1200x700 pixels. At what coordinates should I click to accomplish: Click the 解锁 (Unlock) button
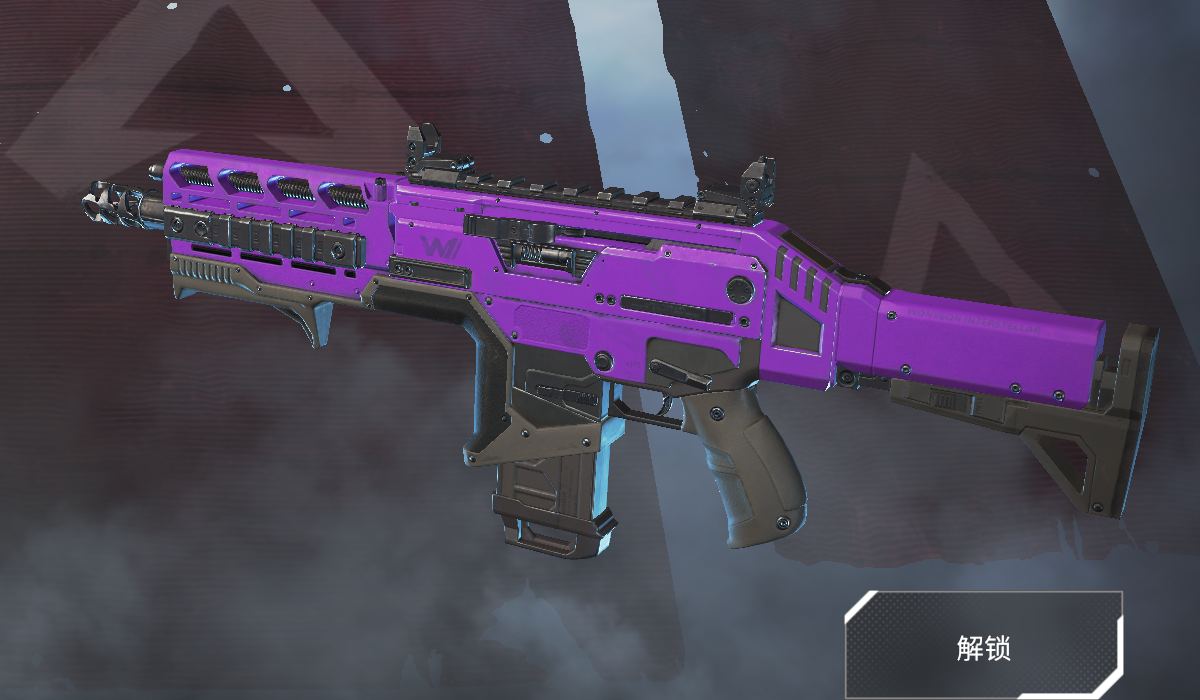click(983, 645)
